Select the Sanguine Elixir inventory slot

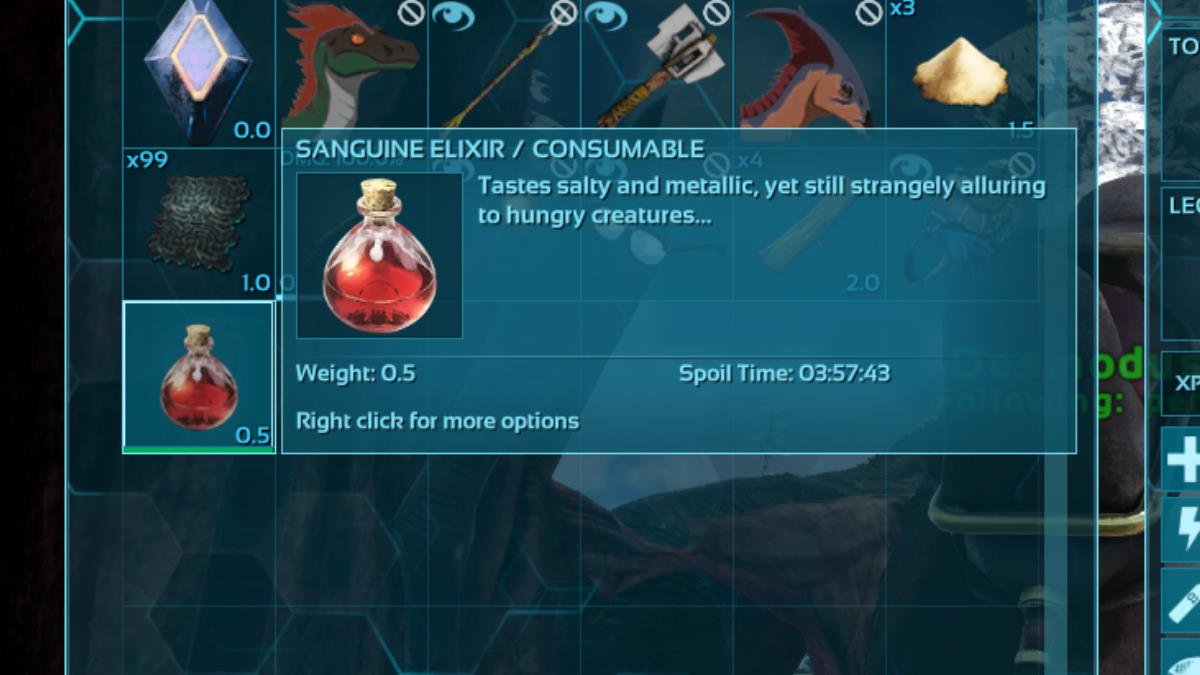(198, 377)
